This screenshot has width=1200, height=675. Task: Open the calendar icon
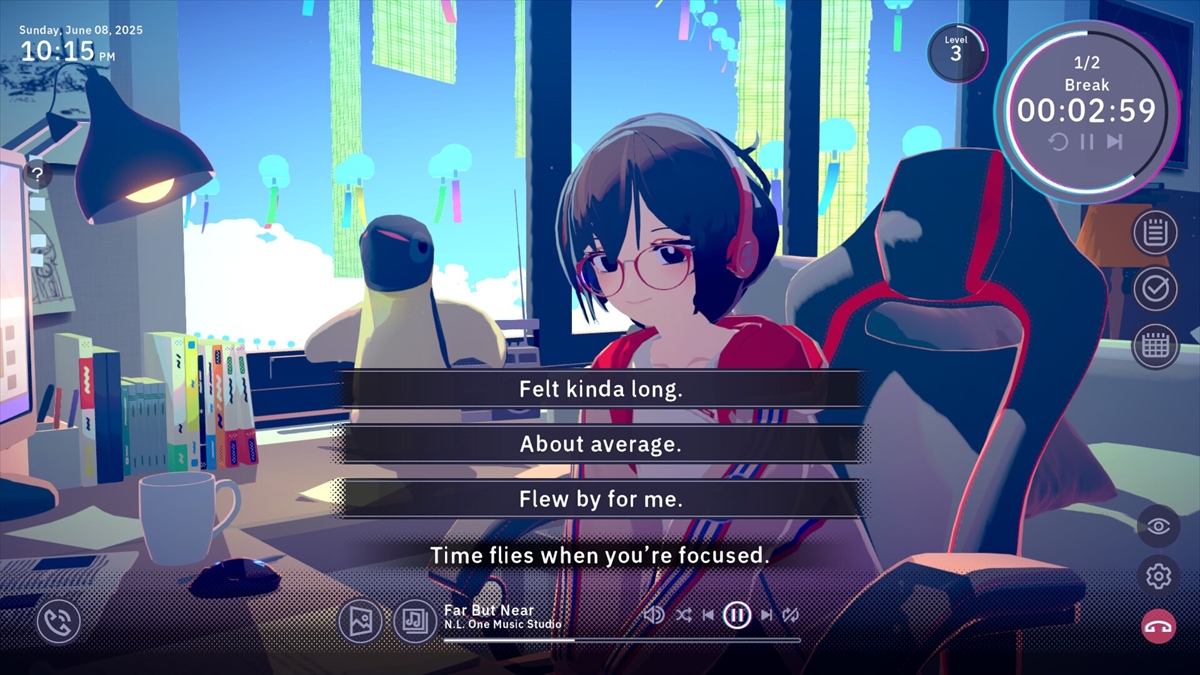coord(1155,346)
